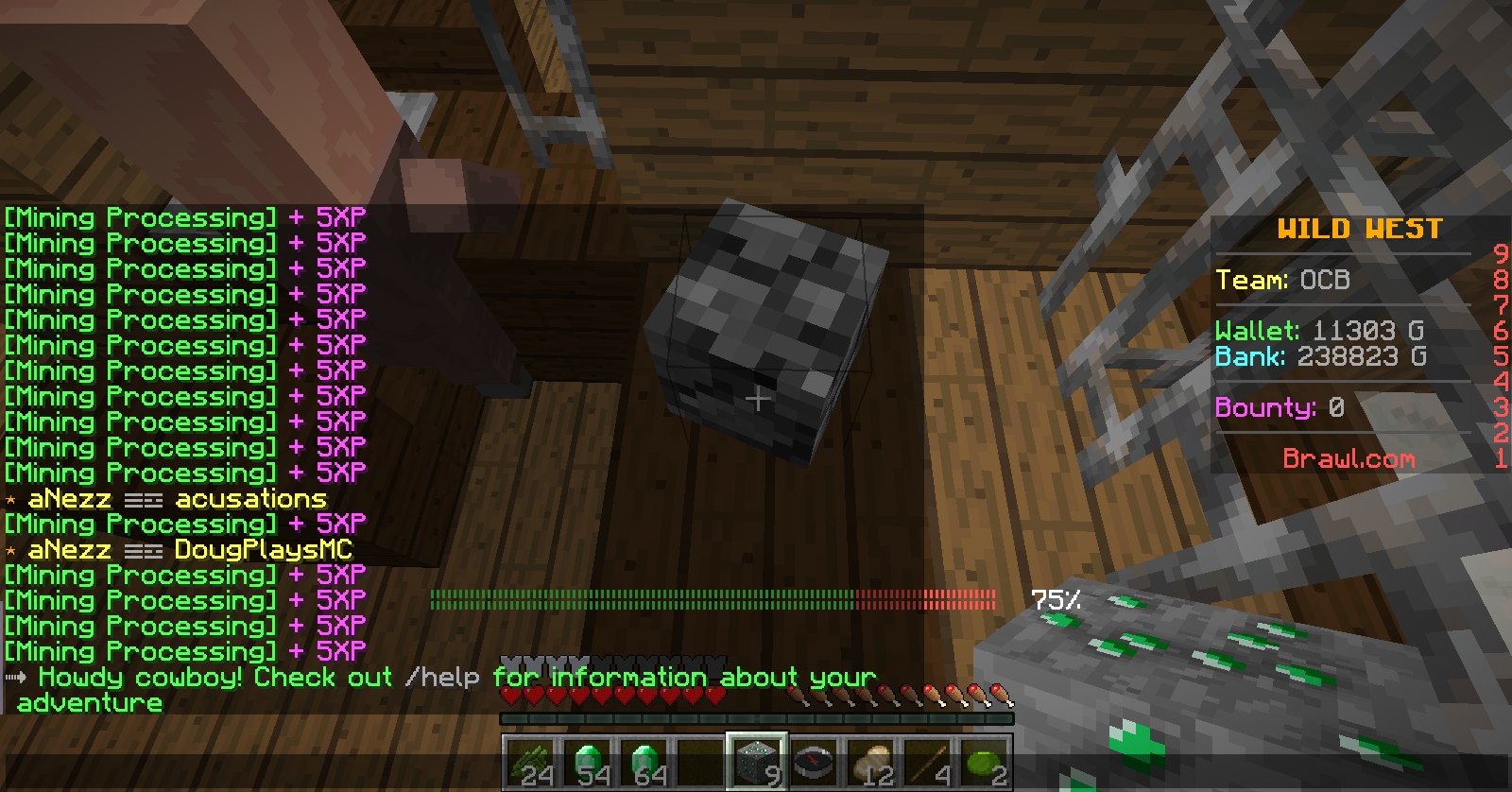This screenshot has width=1512, height=792.
Task: Select the green item stack of 24
Action: tap(530, 762)
